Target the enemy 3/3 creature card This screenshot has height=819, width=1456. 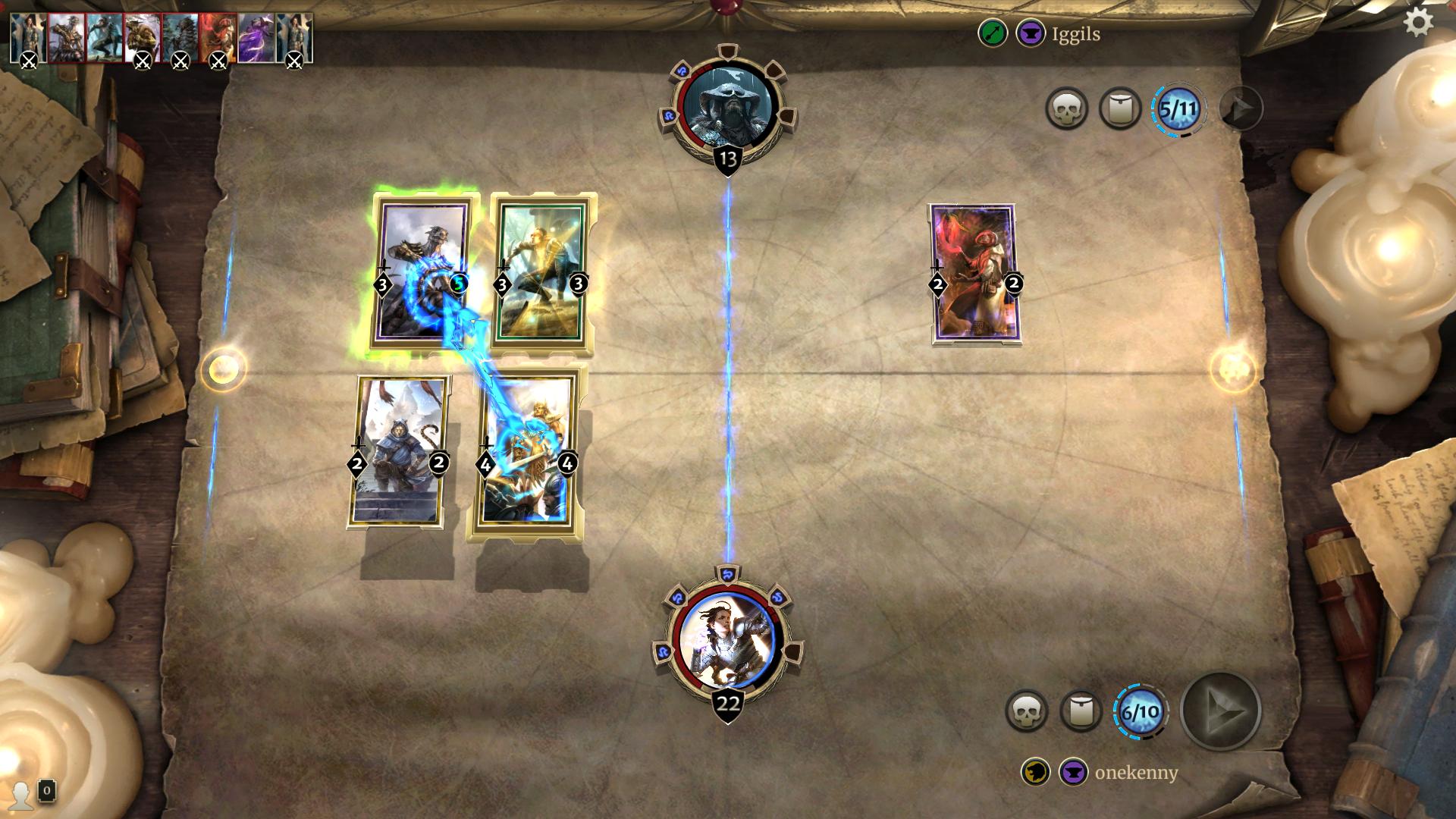541,273
